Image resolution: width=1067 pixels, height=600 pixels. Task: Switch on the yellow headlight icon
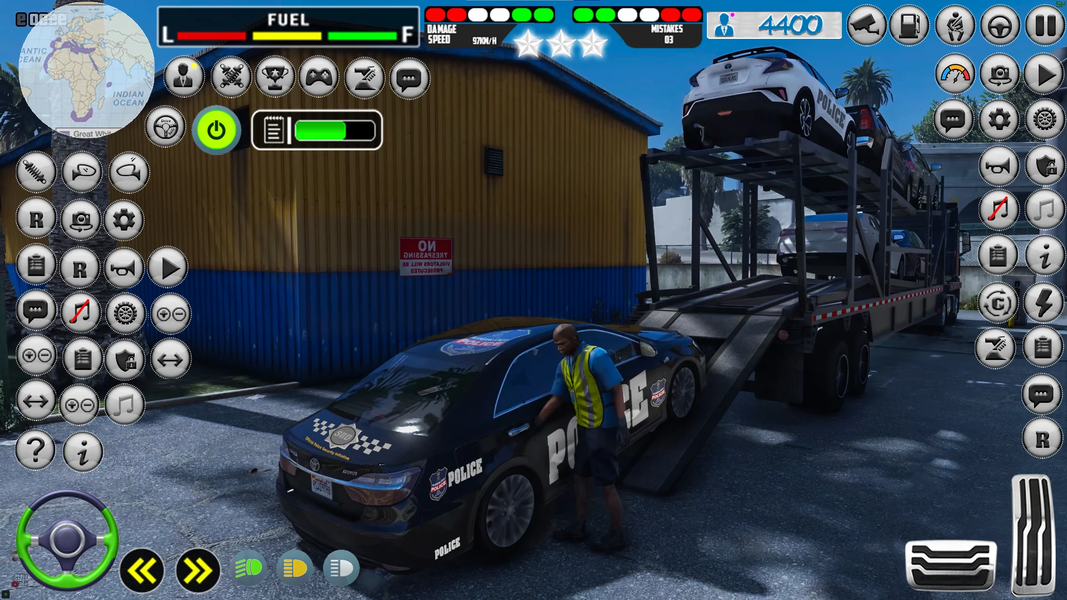(x=295, y=569)
